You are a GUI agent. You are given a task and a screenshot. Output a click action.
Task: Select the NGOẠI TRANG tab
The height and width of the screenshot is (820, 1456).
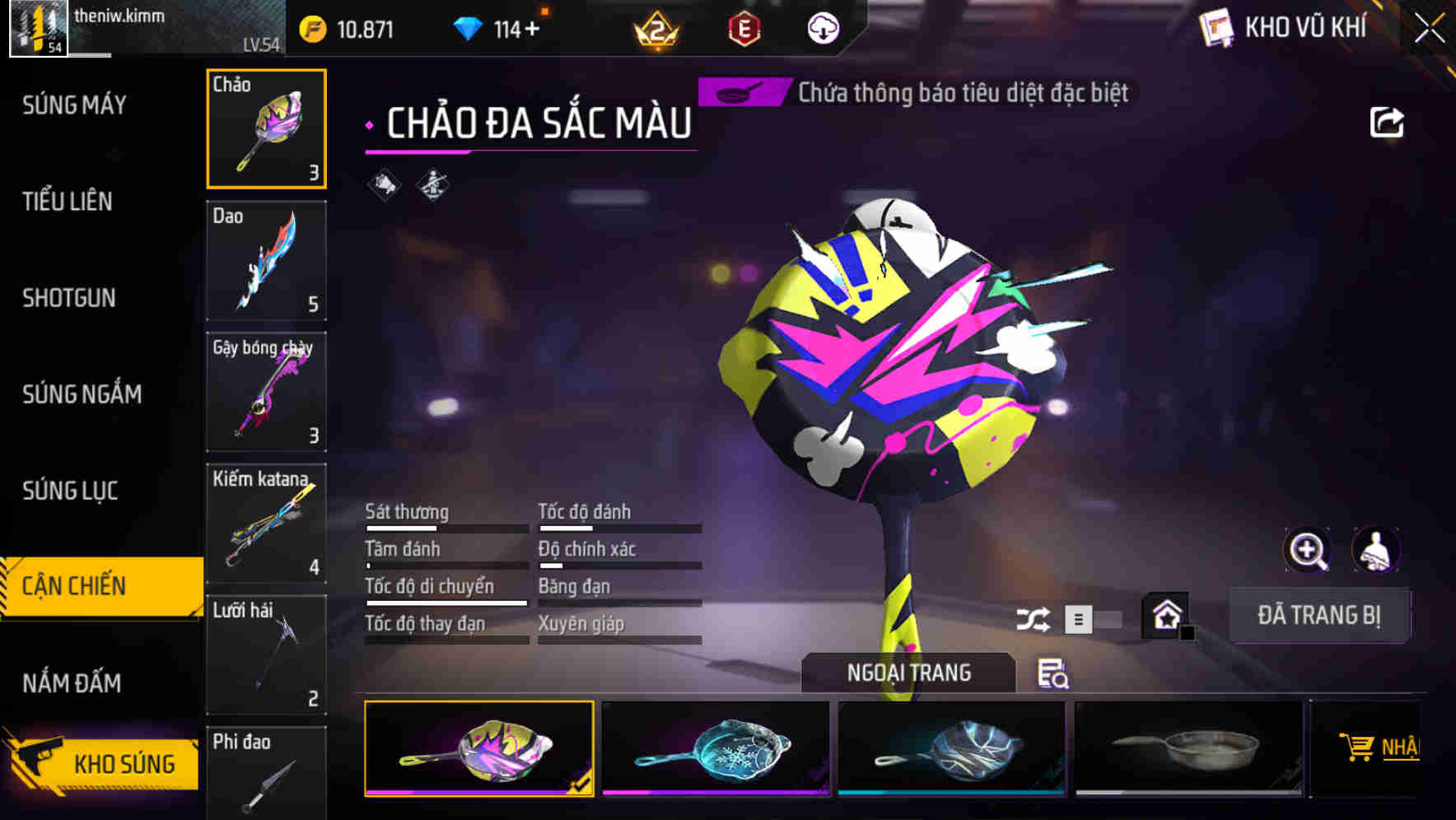(908, 673)
